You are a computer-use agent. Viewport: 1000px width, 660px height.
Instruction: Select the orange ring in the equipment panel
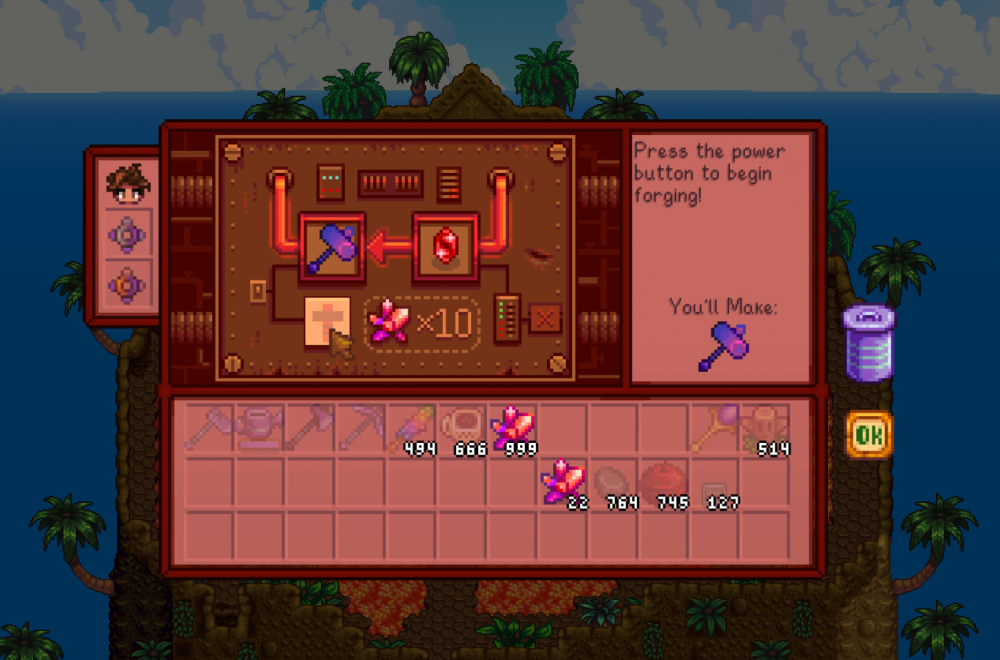tap(129, 286)
